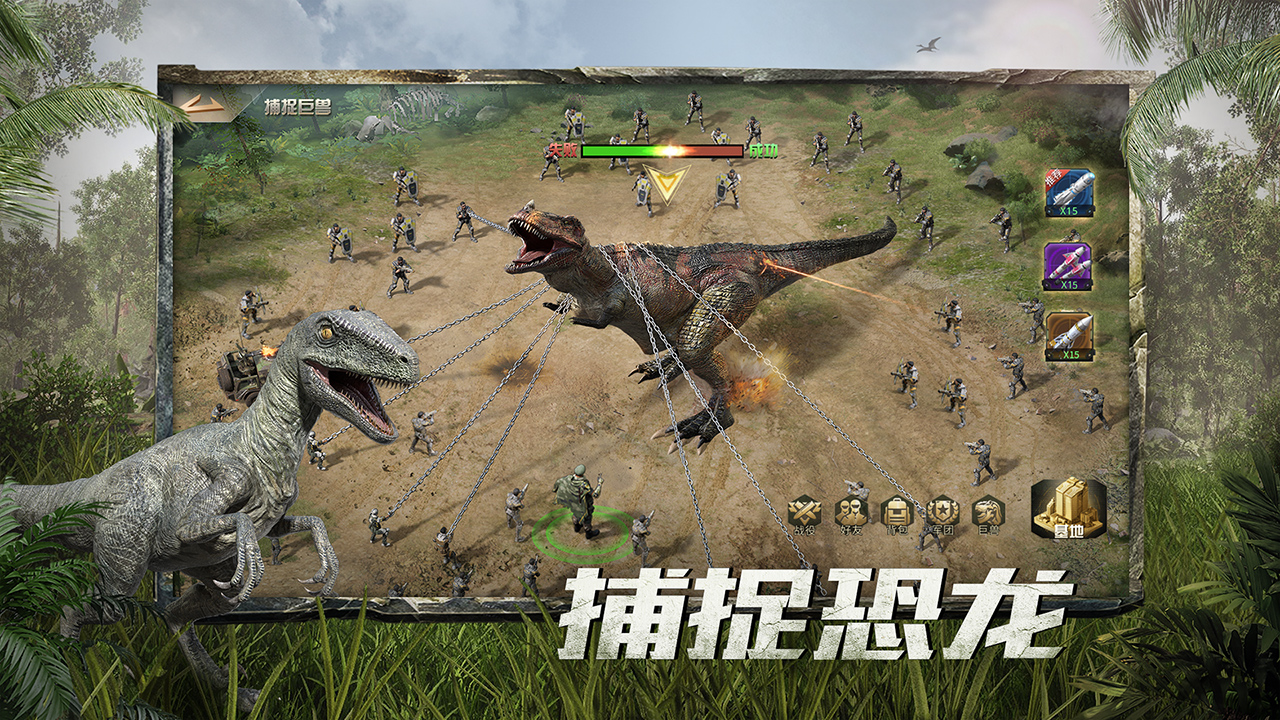Open the 军团 legion icon
Viewport: 1280px width, 720px height.
pyautogui.click(x=942, y=512)
